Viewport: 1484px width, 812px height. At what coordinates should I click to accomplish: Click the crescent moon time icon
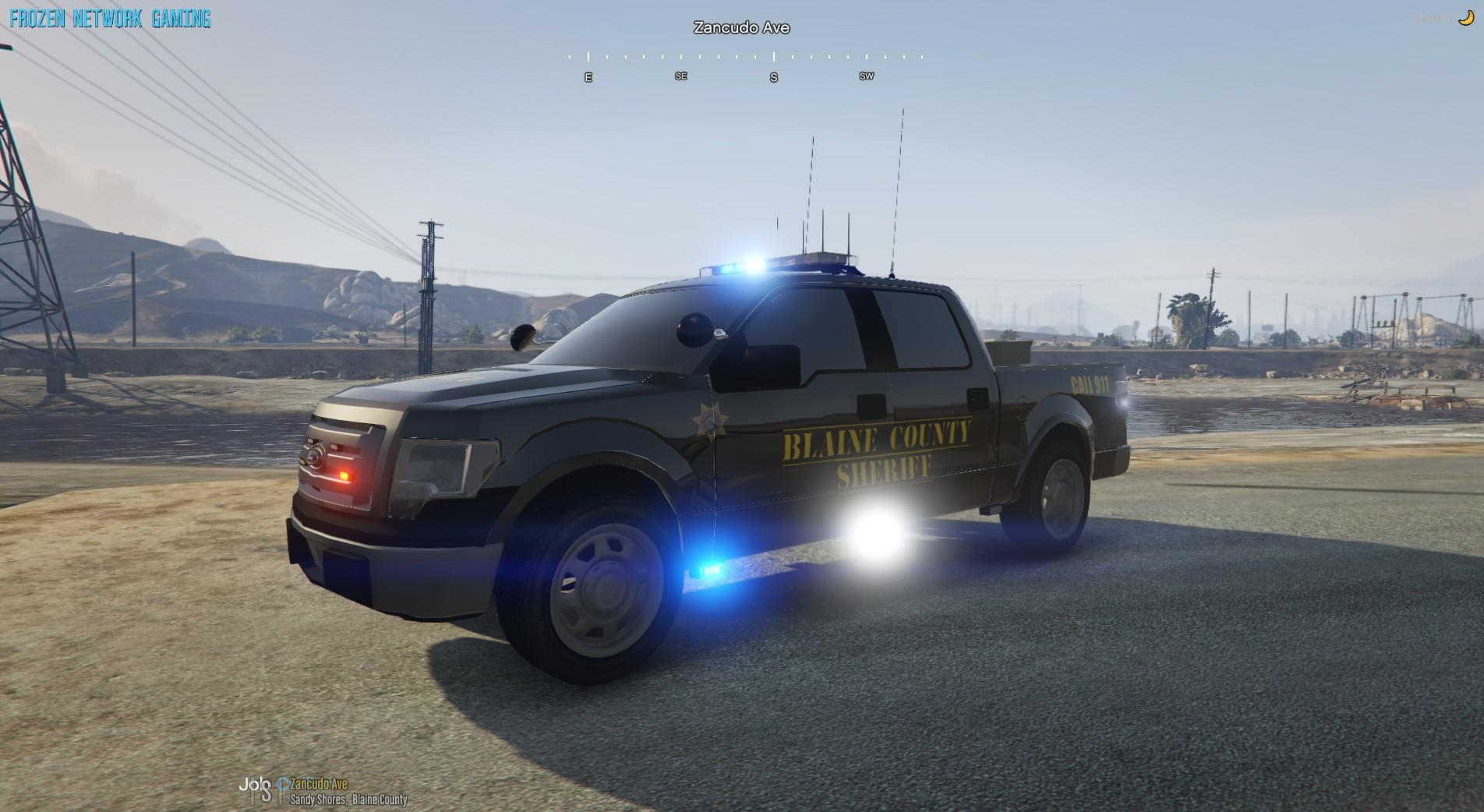1465,19
